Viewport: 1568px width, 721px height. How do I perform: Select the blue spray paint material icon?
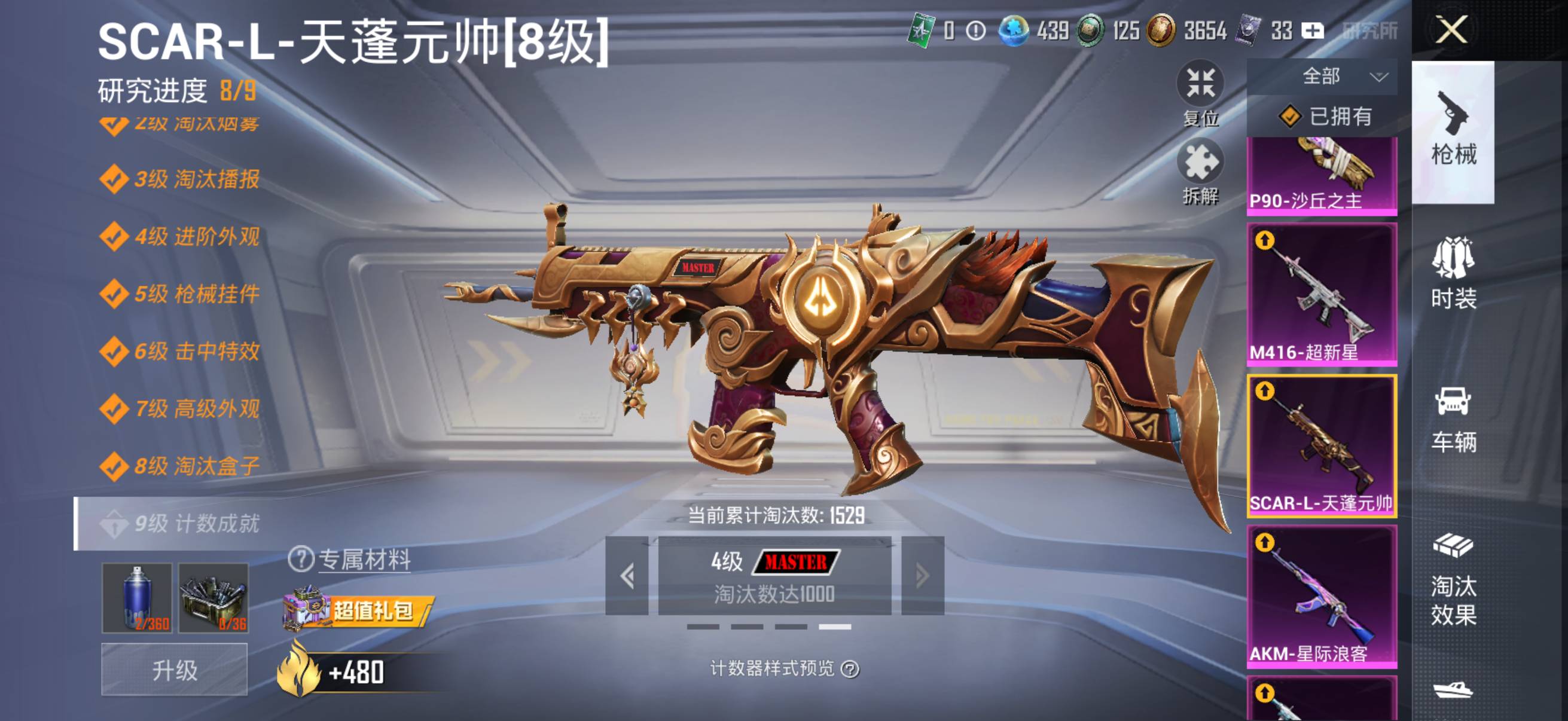[x=137, y=599]
